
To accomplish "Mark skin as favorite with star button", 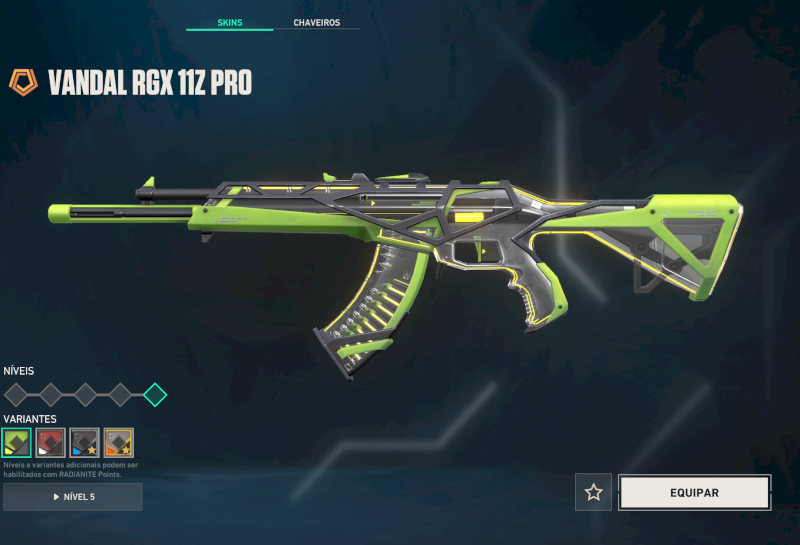I will pos(594,492).
